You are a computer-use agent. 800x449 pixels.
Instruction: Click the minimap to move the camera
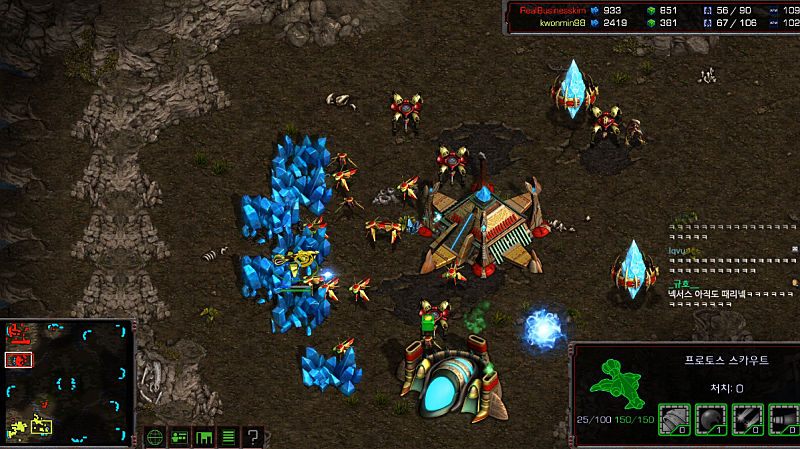click(x=68, y=381)
